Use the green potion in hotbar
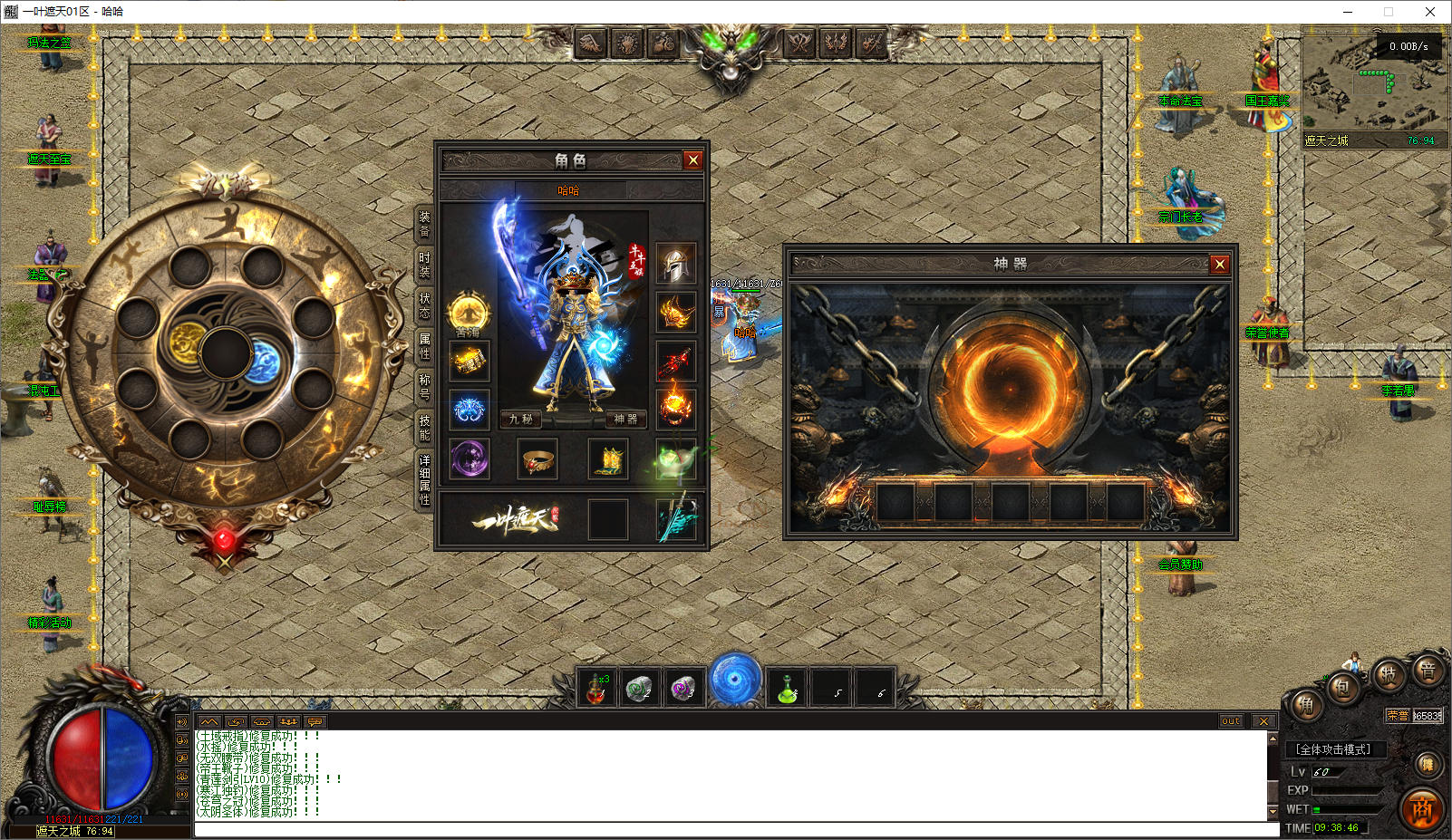The image size is (1452, 840). click(x=787, y=688)
